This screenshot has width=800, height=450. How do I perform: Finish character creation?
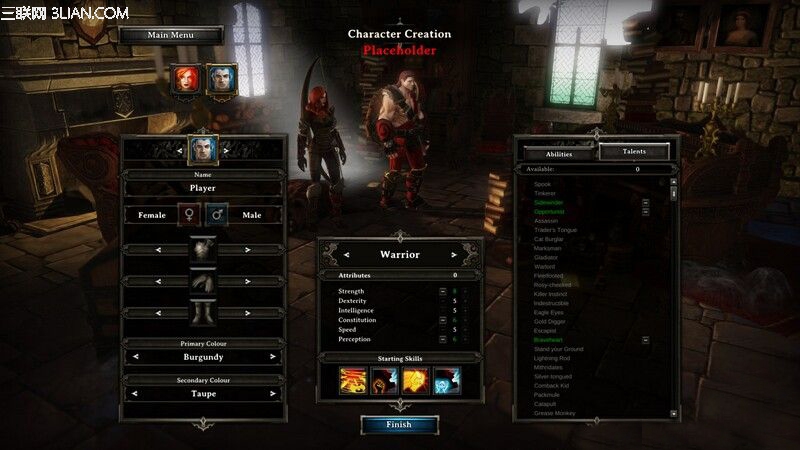[399, 424]
